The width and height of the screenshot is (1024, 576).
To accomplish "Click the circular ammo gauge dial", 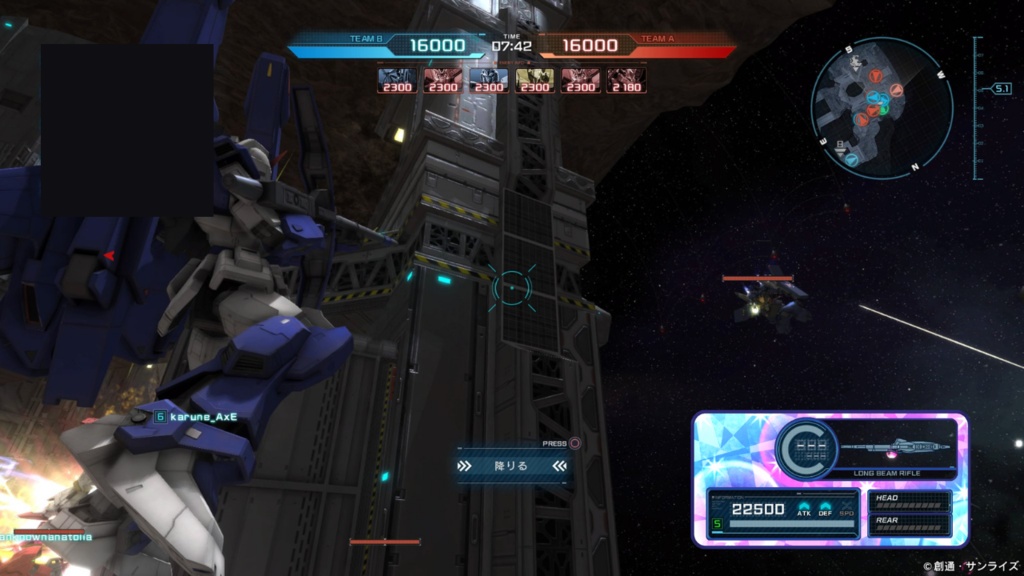I will (x=806, y=448).
